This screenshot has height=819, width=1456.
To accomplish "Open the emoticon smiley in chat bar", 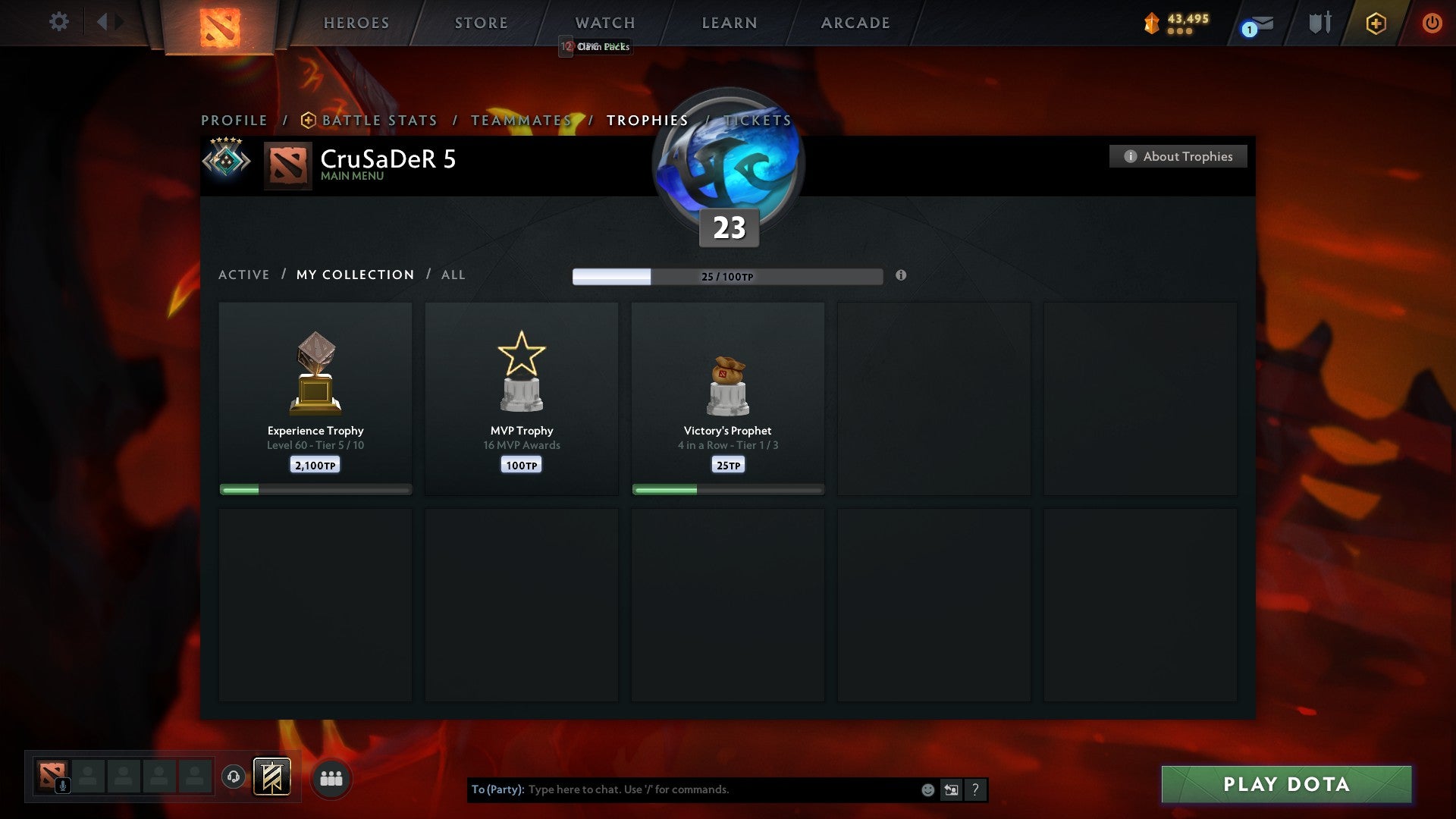I will 927,789.
